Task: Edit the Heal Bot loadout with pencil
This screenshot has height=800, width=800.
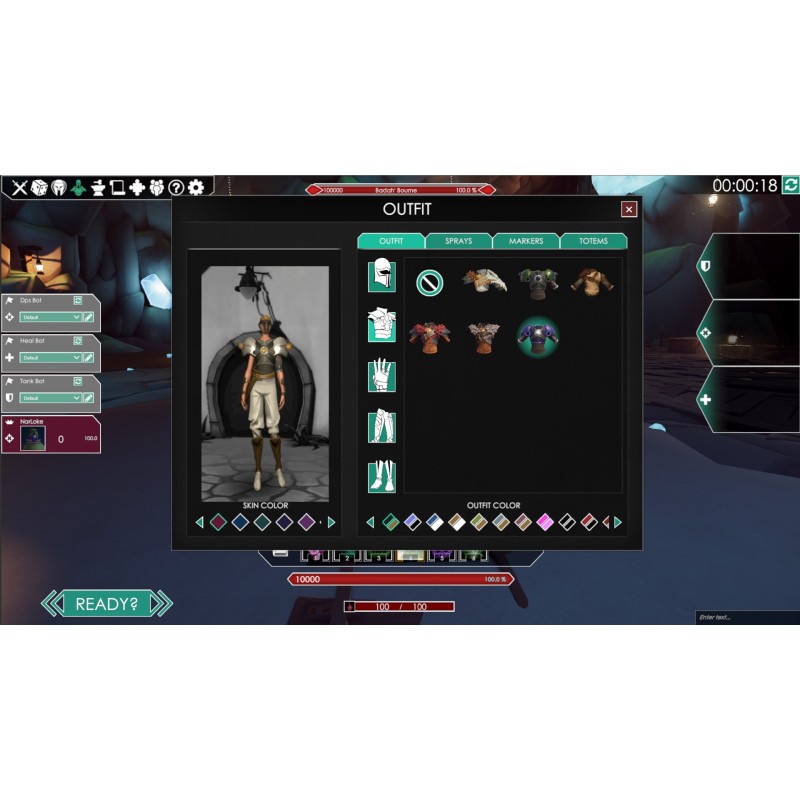Action: pos(89,357)
